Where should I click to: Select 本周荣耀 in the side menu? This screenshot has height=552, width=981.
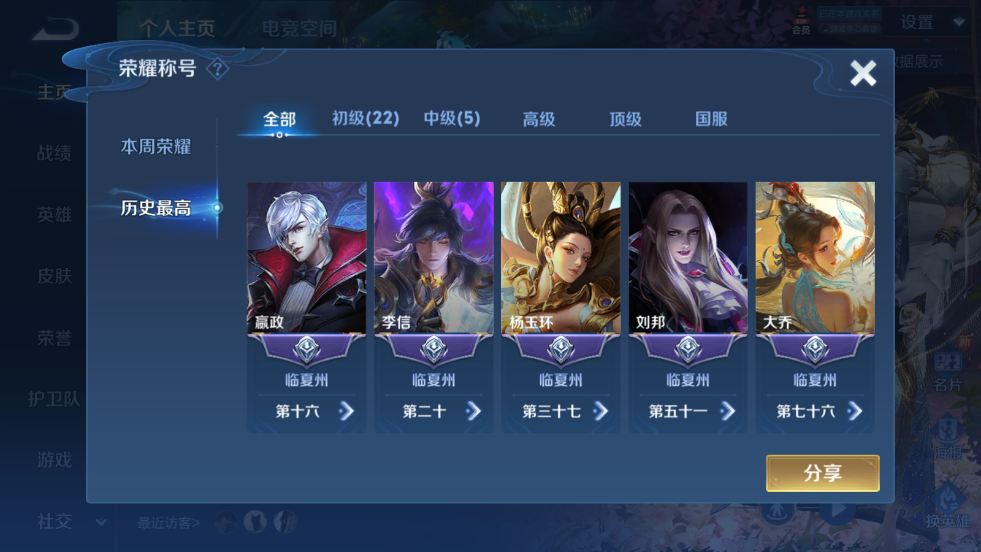coord(156,147)
